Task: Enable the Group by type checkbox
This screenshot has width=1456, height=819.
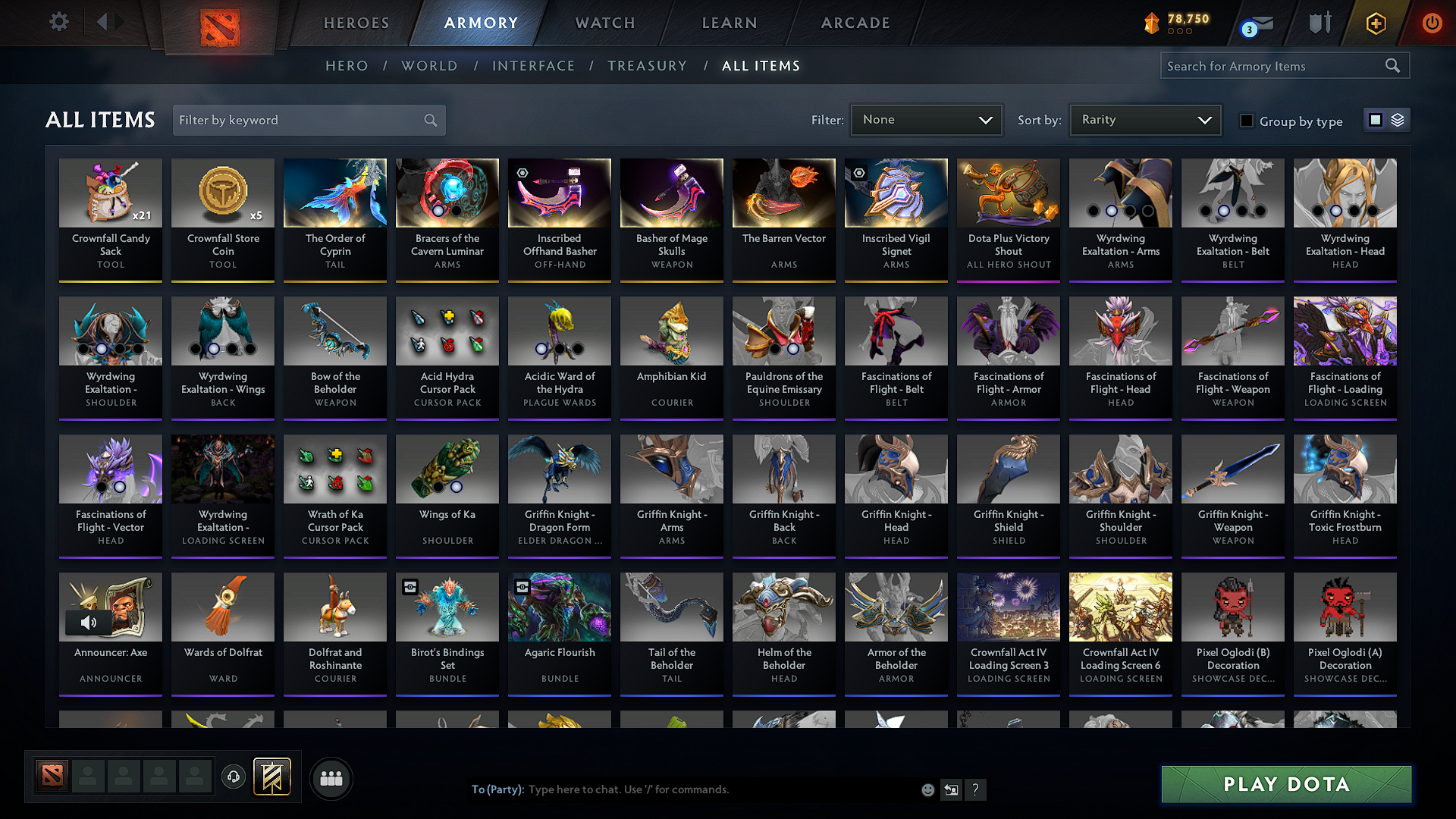Action: 1247,120
